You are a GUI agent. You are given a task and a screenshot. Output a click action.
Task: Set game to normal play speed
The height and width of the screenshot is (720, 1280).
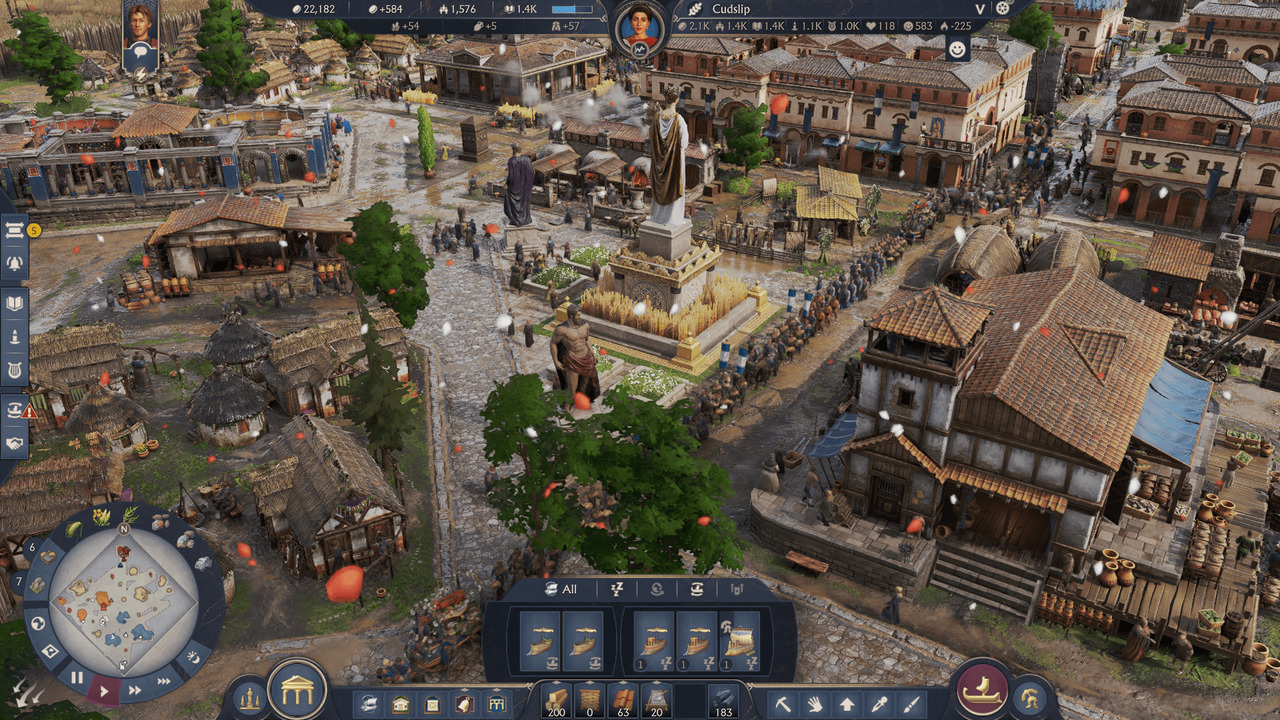104,688
